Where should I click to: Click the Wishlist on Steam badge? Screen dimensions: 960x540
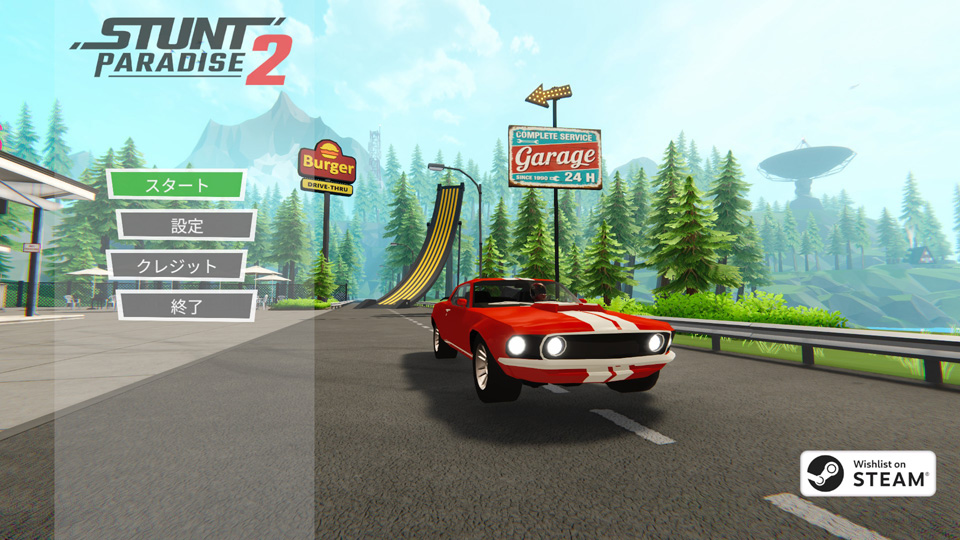(x=867, y=473)
